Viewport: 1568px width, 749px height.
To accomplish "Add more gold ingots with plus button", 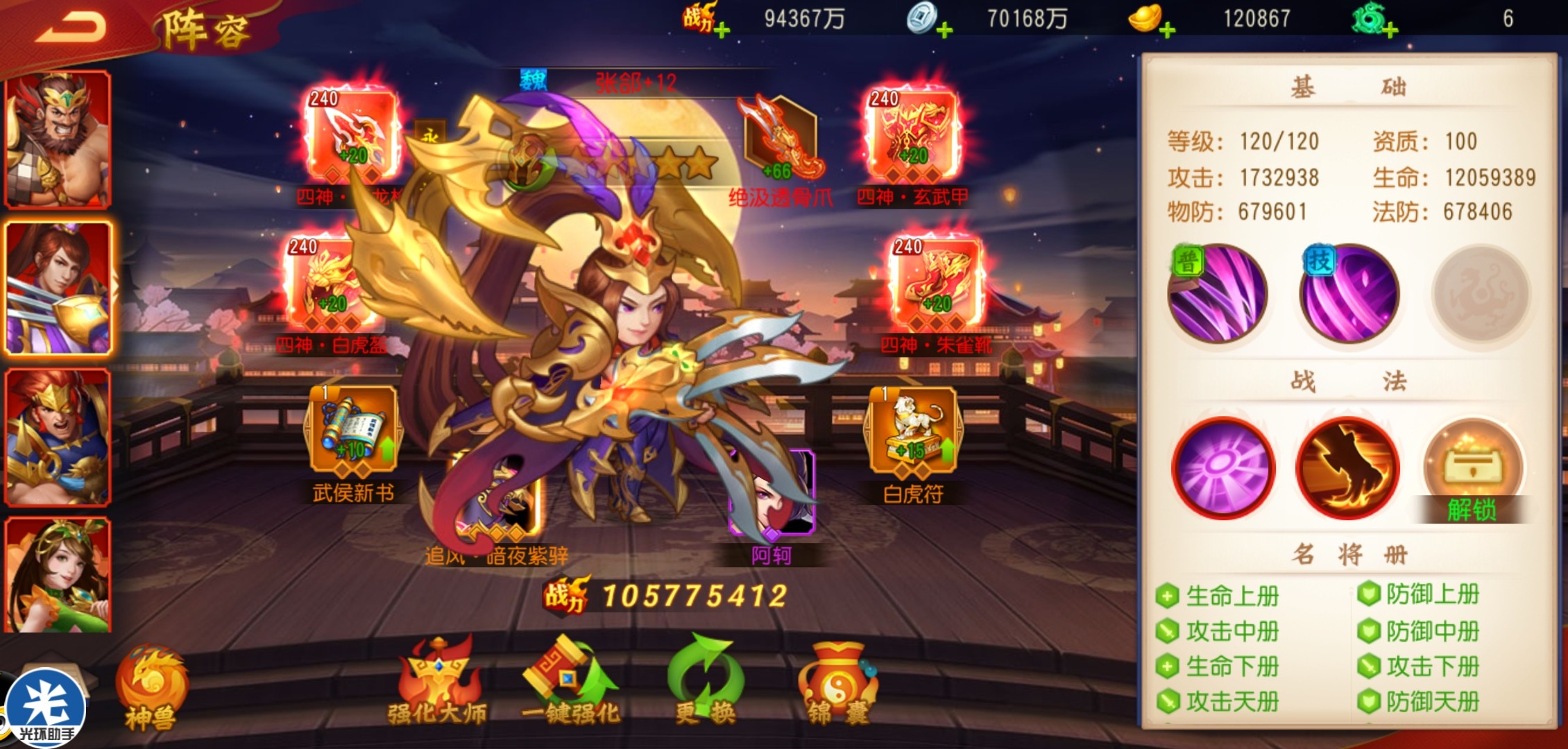I will pyautogui.click(x=1168, y=30).
